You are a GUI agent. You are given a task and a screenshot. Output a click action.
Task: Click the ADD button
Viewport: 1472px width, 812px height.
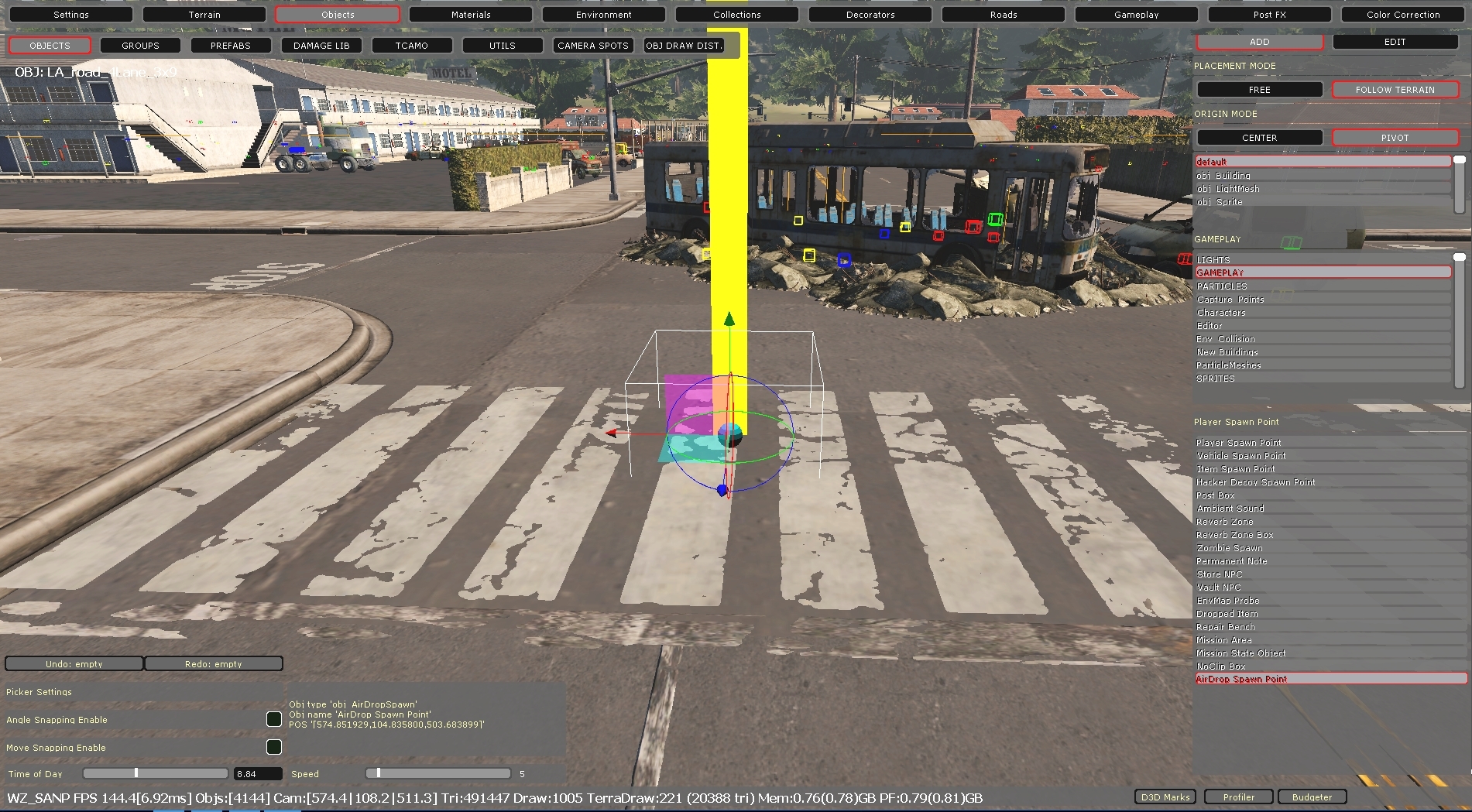click(x=1259, y=41)
